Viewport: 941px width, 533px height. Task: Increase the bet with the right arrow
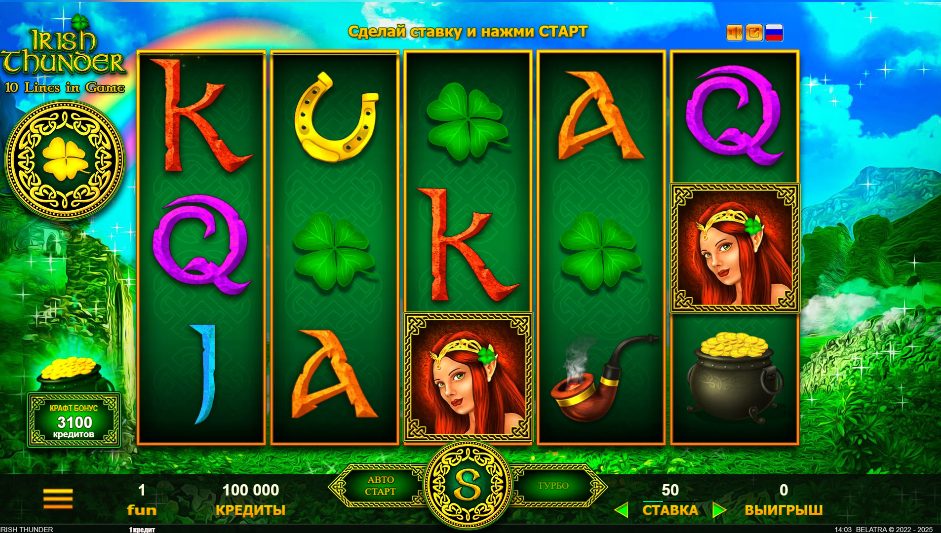click(718, 510)
